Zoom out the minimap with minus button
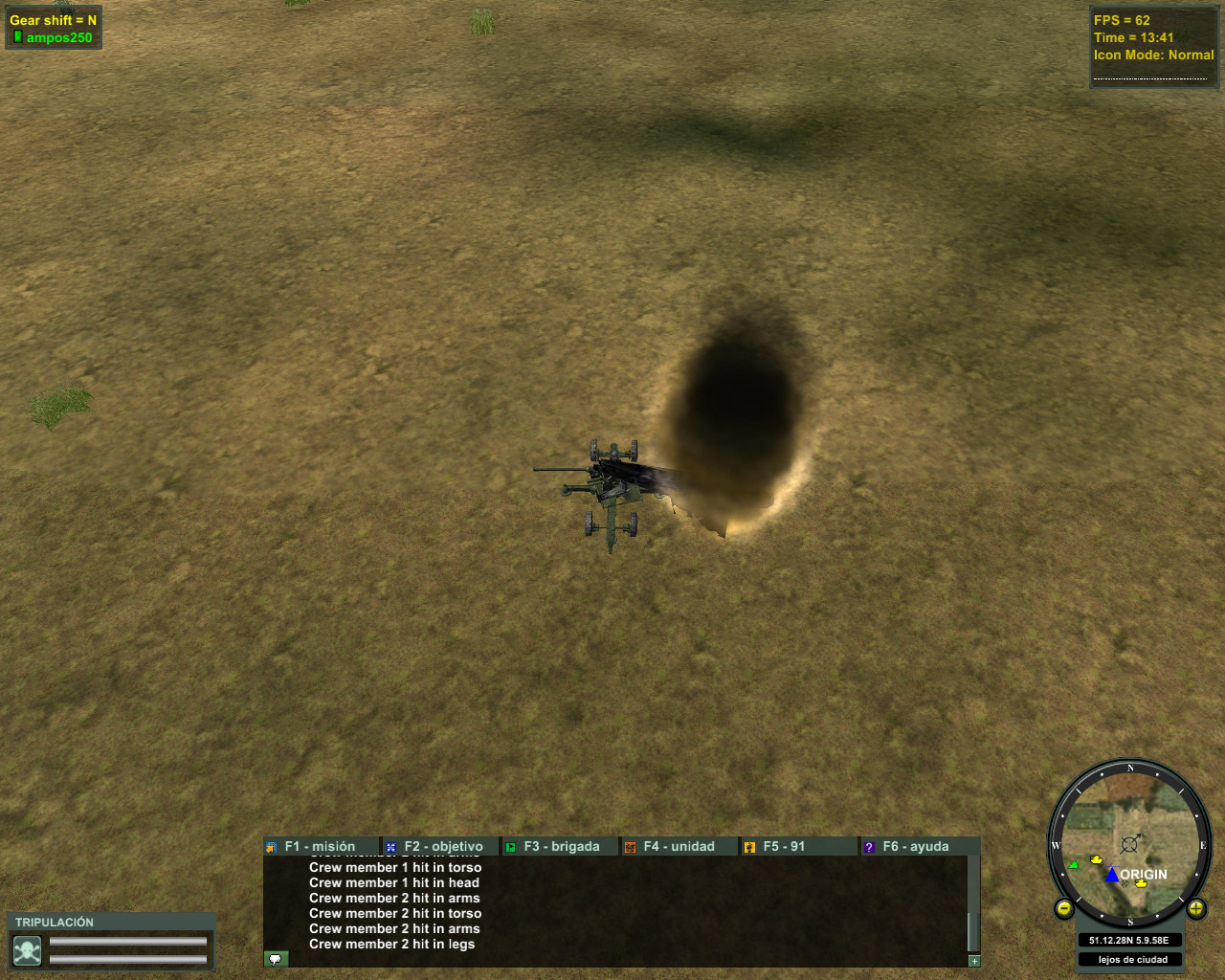Screen dimensions: 1225x980 [x=1064, y=908]
